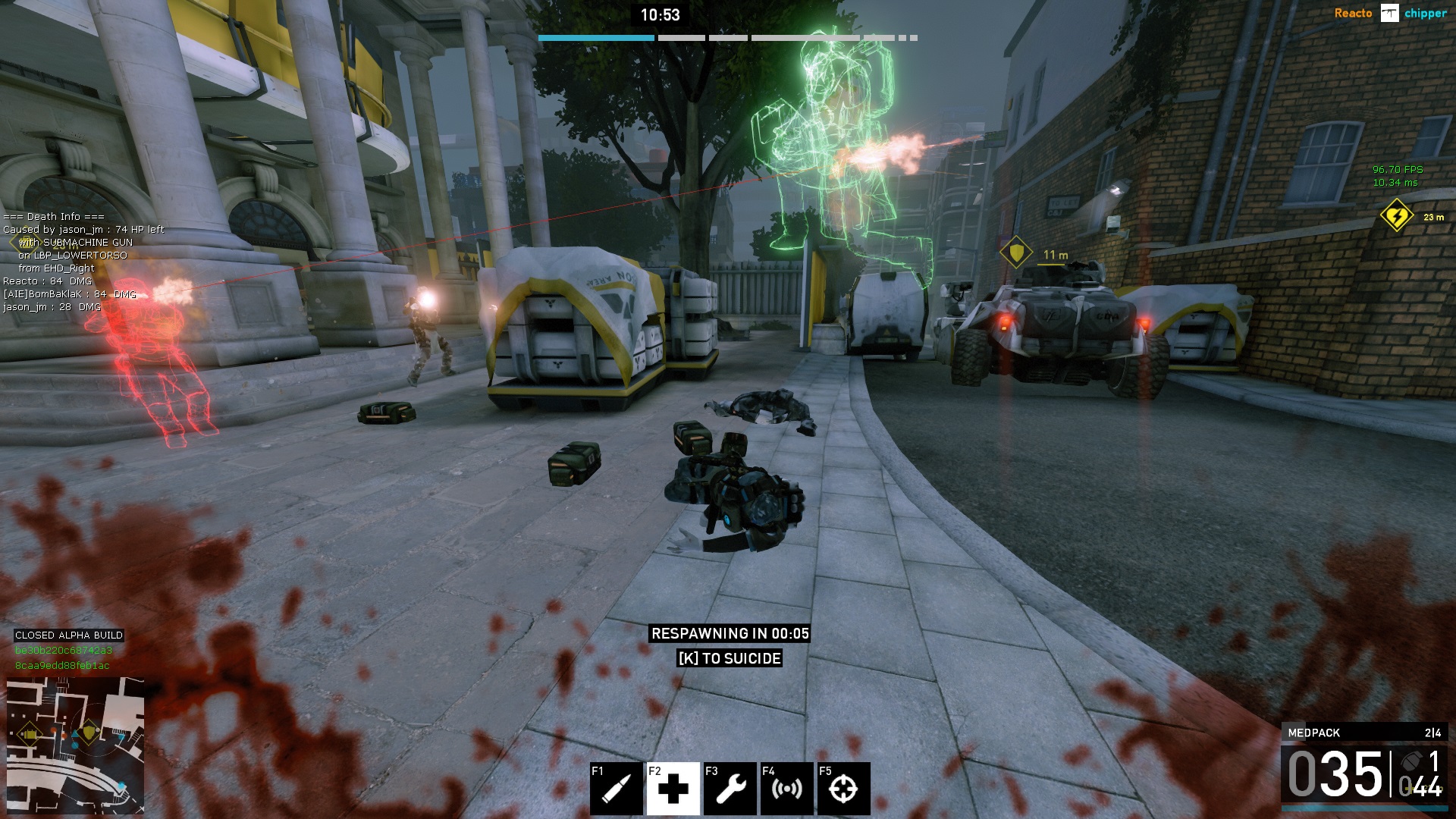Select the F1 ammo bullet slot

pyautogui.click(x=616, y=788)
